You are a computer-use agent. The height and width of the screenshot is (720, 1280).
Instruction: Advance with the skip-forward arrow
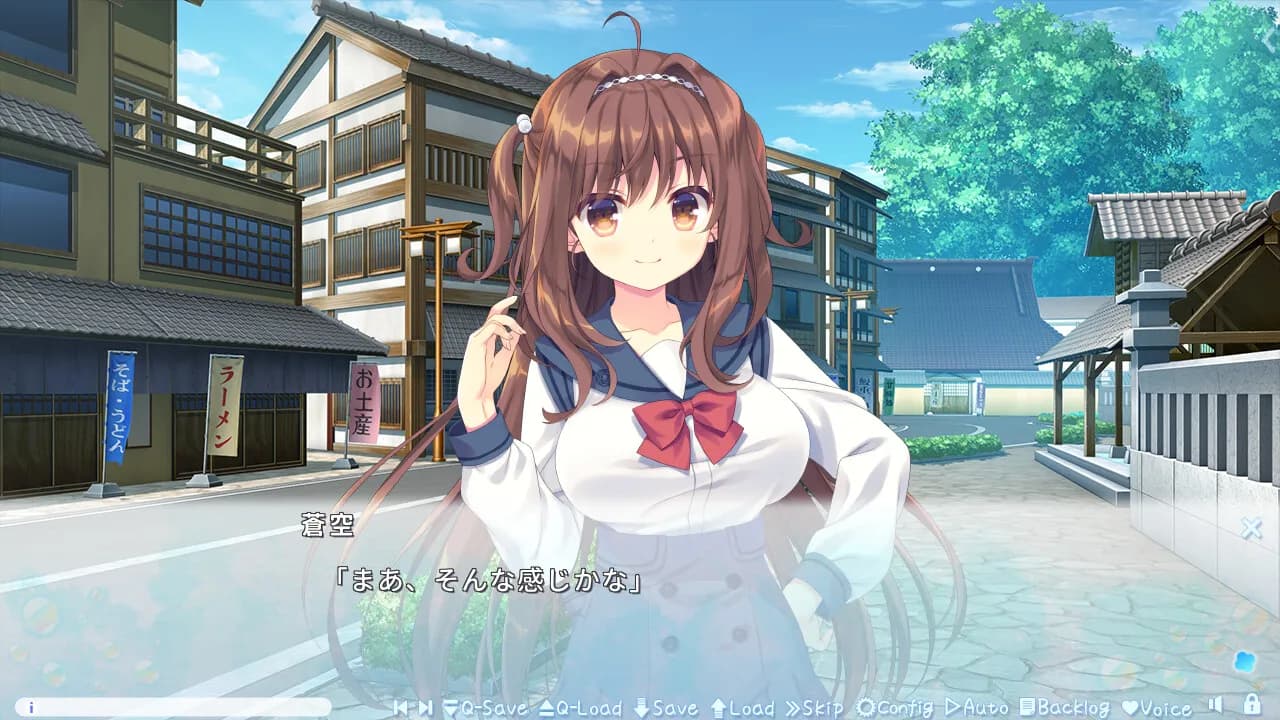click(x=426, y=707)
